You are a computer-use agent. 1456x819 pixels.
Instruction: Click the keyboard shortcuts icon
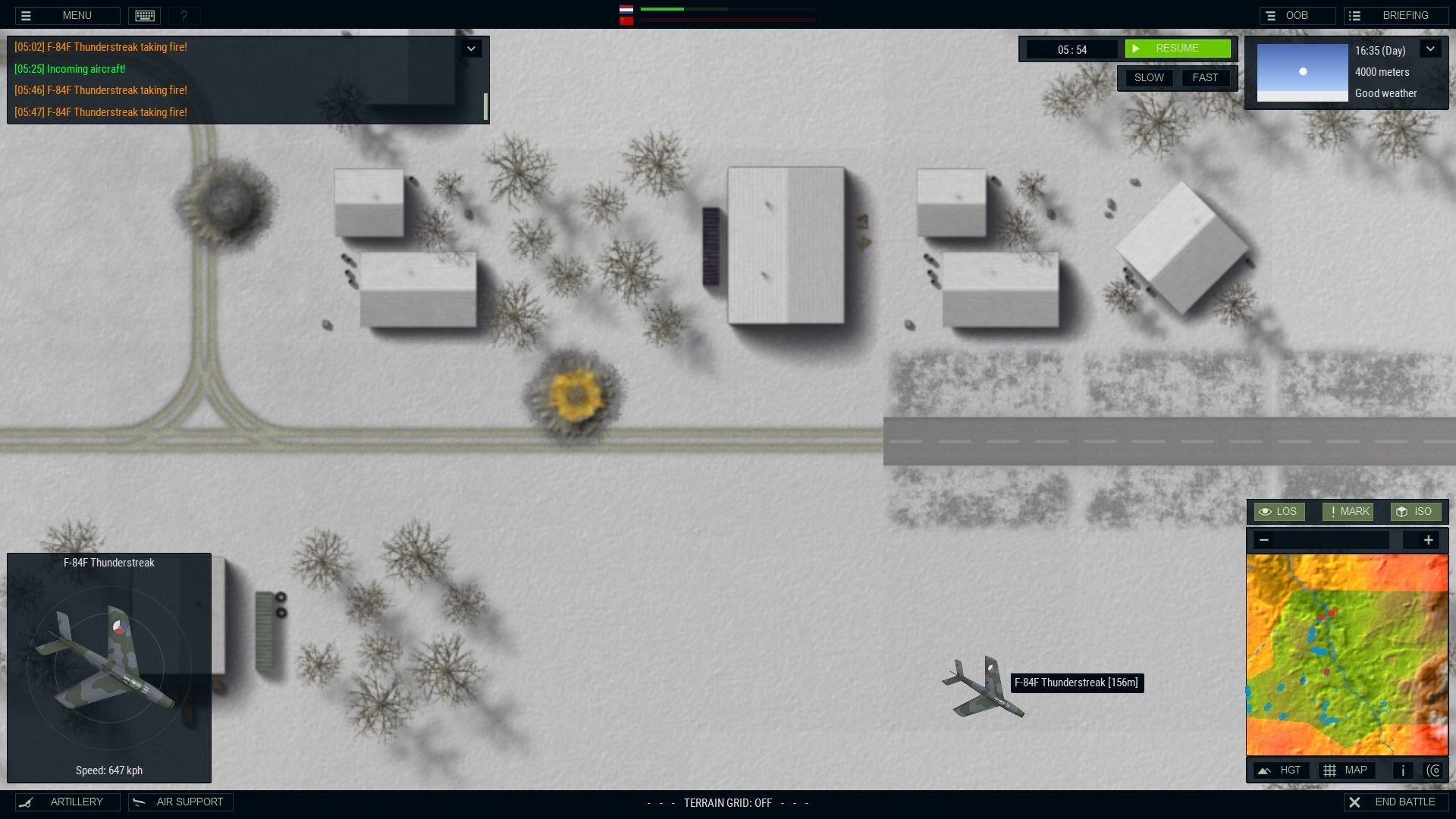pos(145,15)
